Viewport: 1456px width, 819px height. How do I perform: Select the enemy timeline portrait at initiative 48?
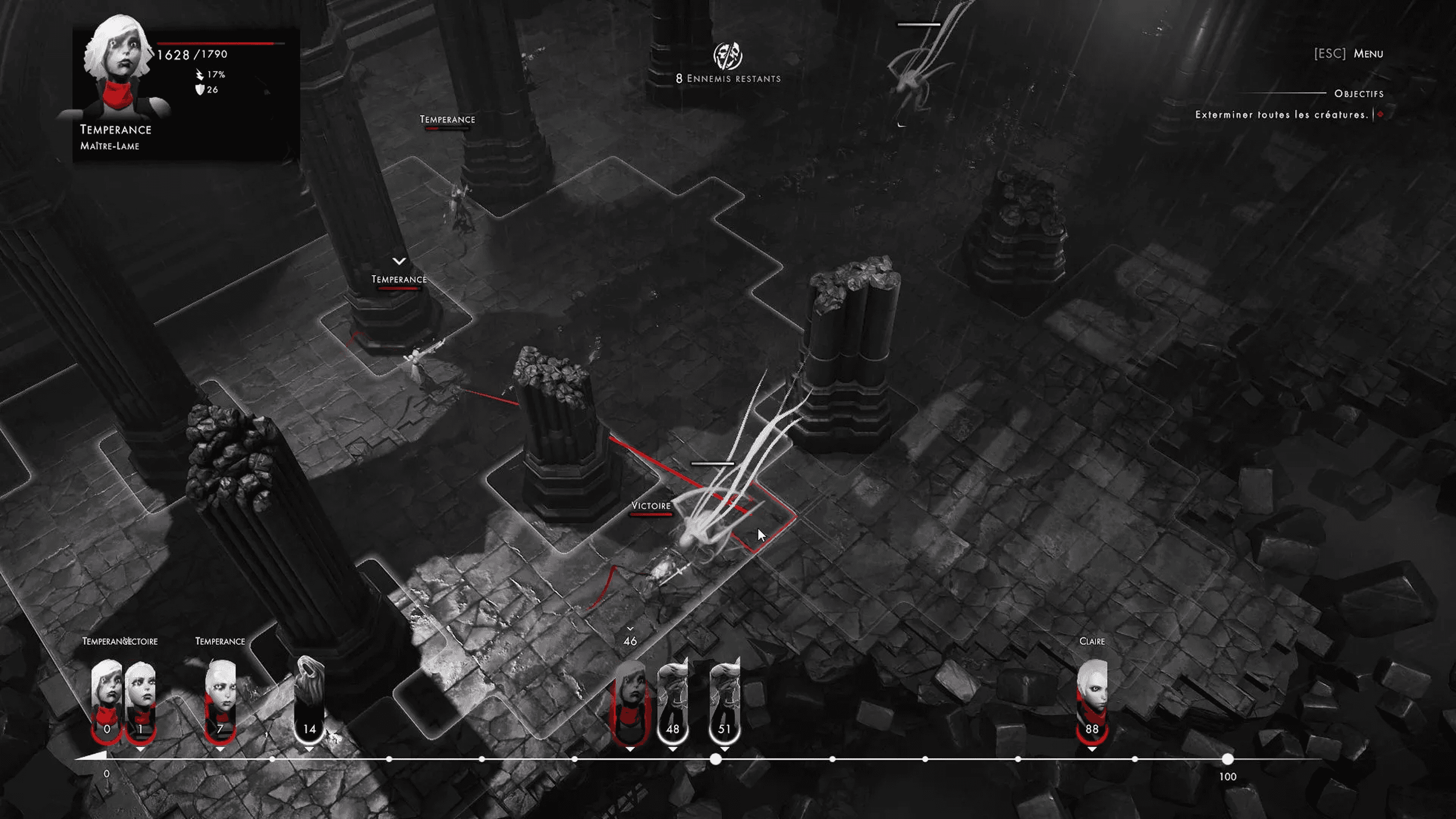[x=672, y=701]
